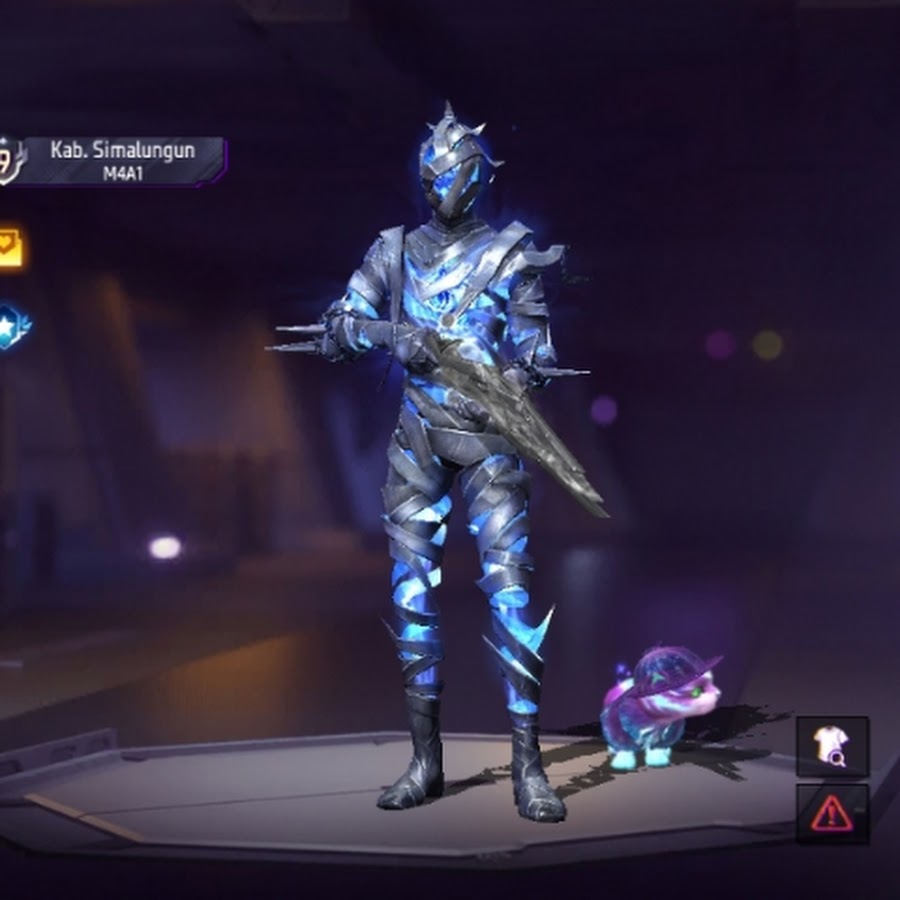This screenshot has width=900, height=900.
Task: Open the Kab. Simalungun player name banner
Action: 123,161
